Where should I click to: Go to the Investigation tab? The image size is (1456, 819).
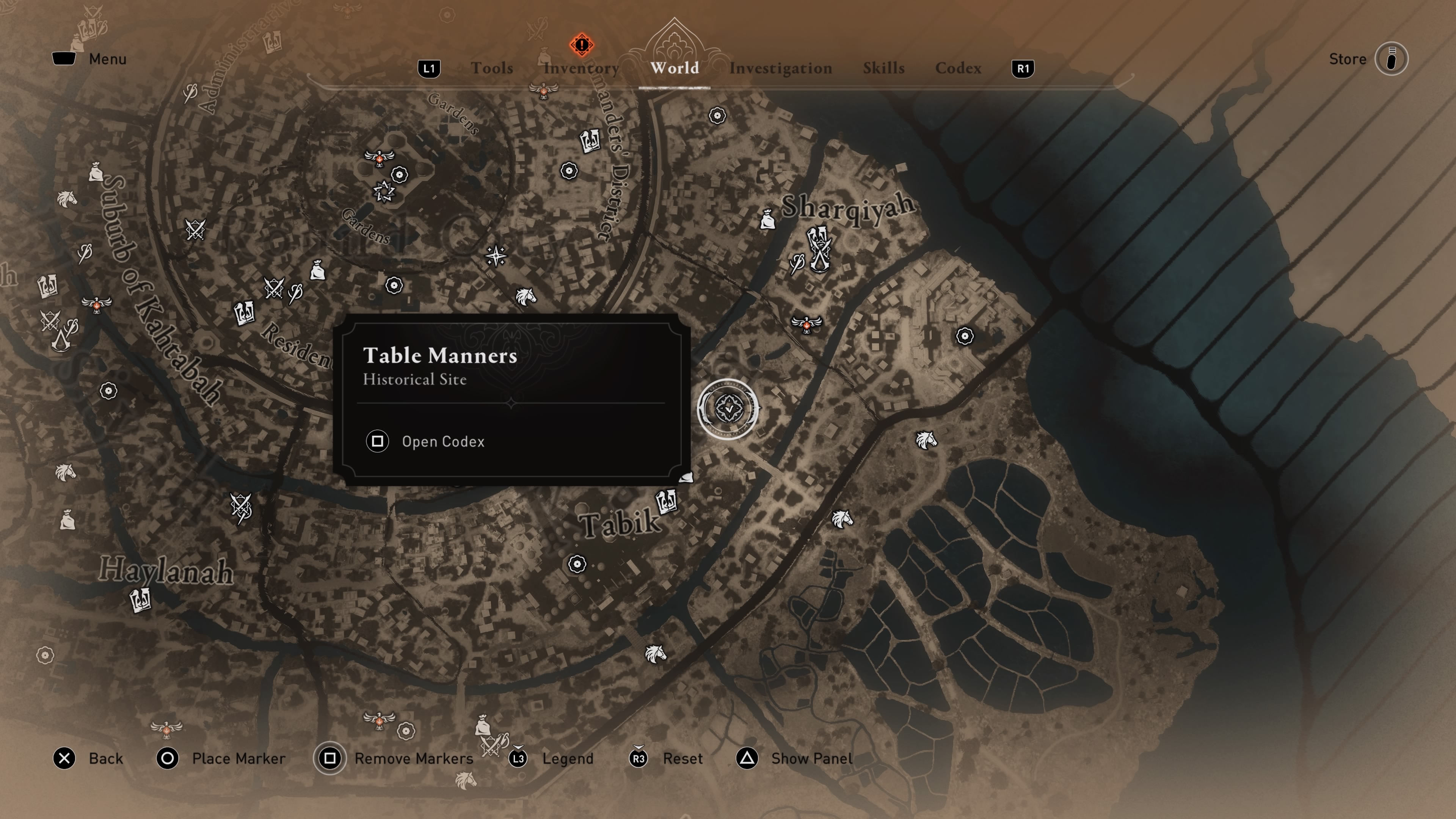point(780,68)
